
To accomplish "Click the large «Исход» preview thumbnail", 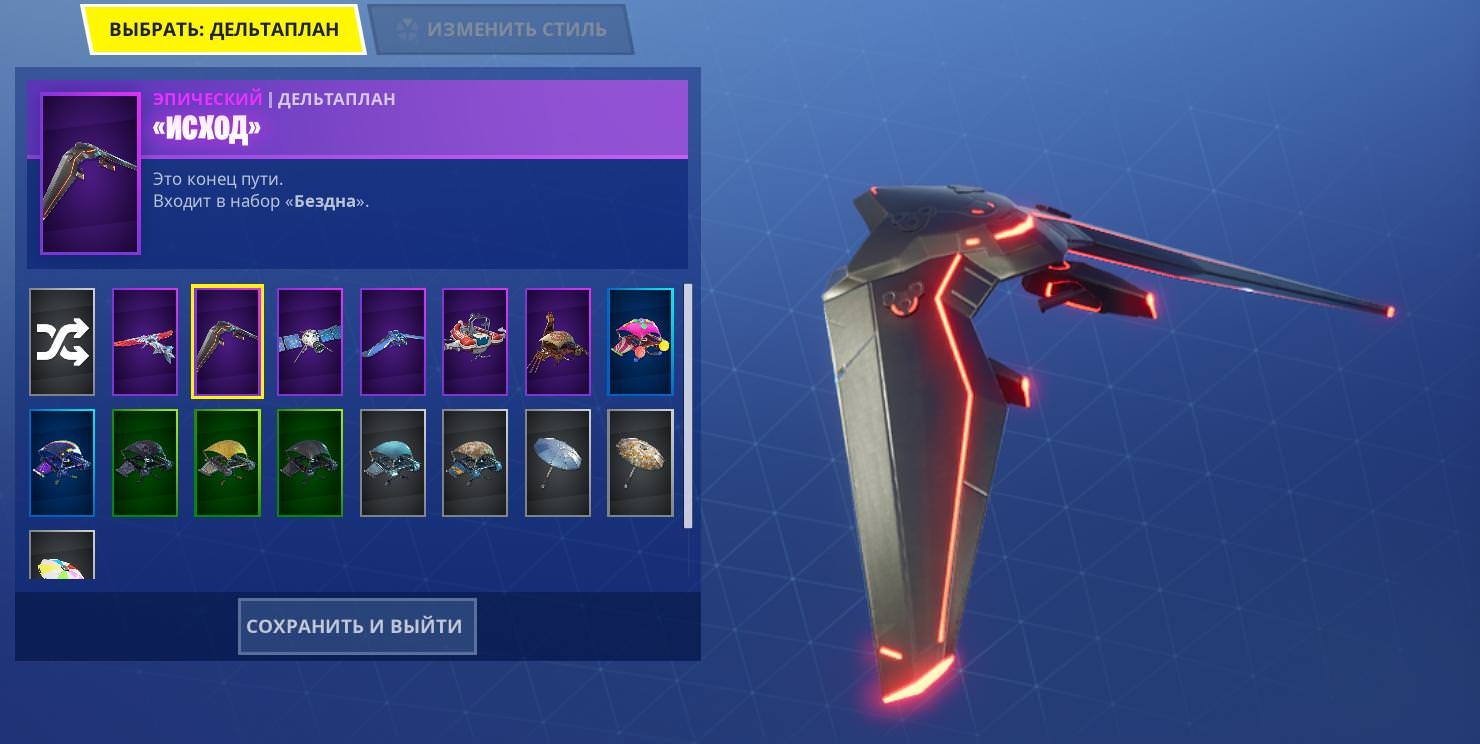I will (90, 174).
